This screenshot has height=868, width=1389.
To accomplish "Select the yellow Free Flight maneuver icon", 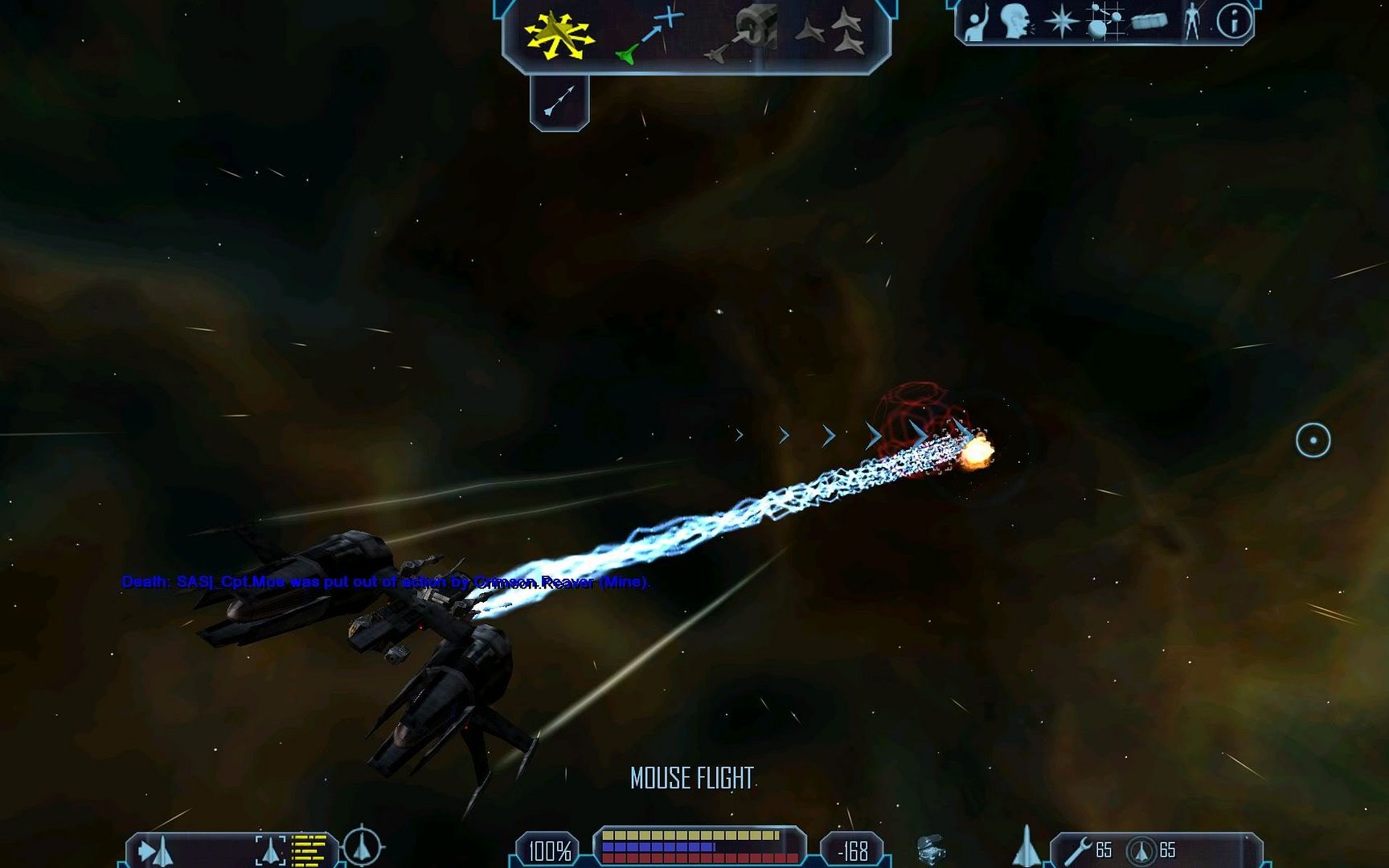I will [x=559, y=35].
